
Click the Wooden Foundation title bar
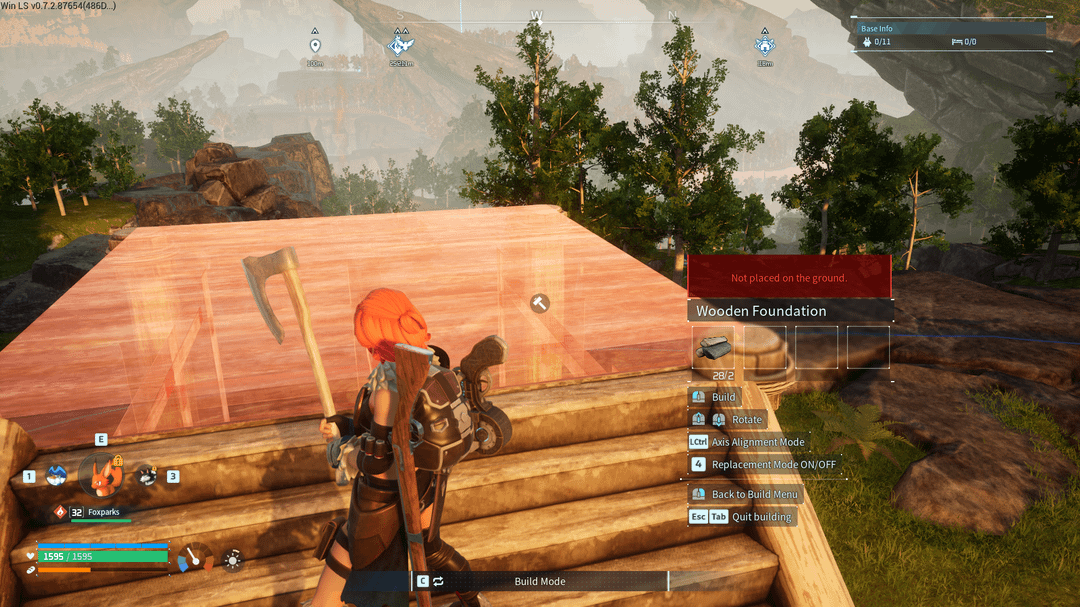click(x=789, y=311)
